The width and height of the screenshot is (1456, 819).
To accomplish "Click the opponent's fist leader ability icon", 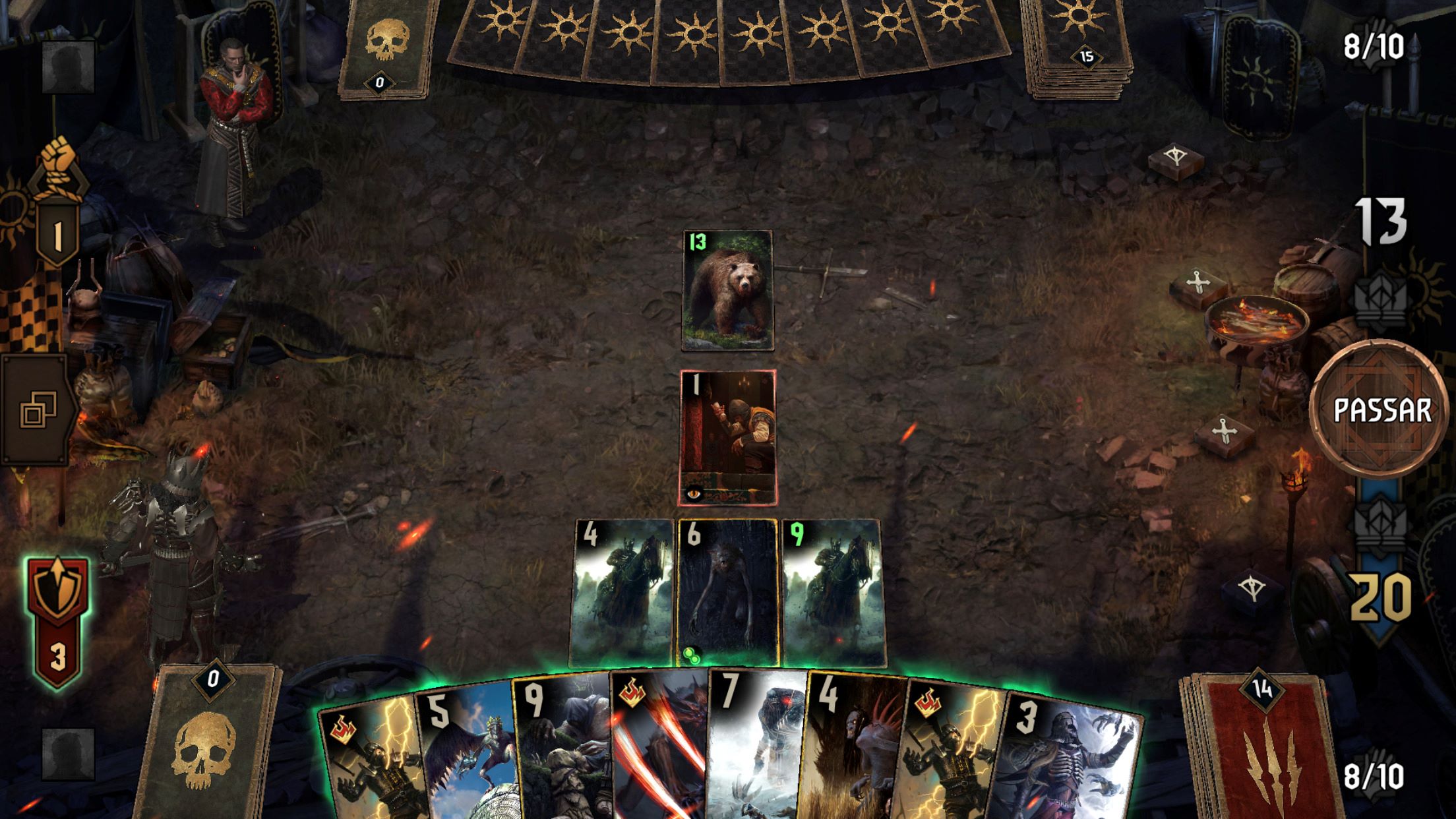I will pos(59,165).
